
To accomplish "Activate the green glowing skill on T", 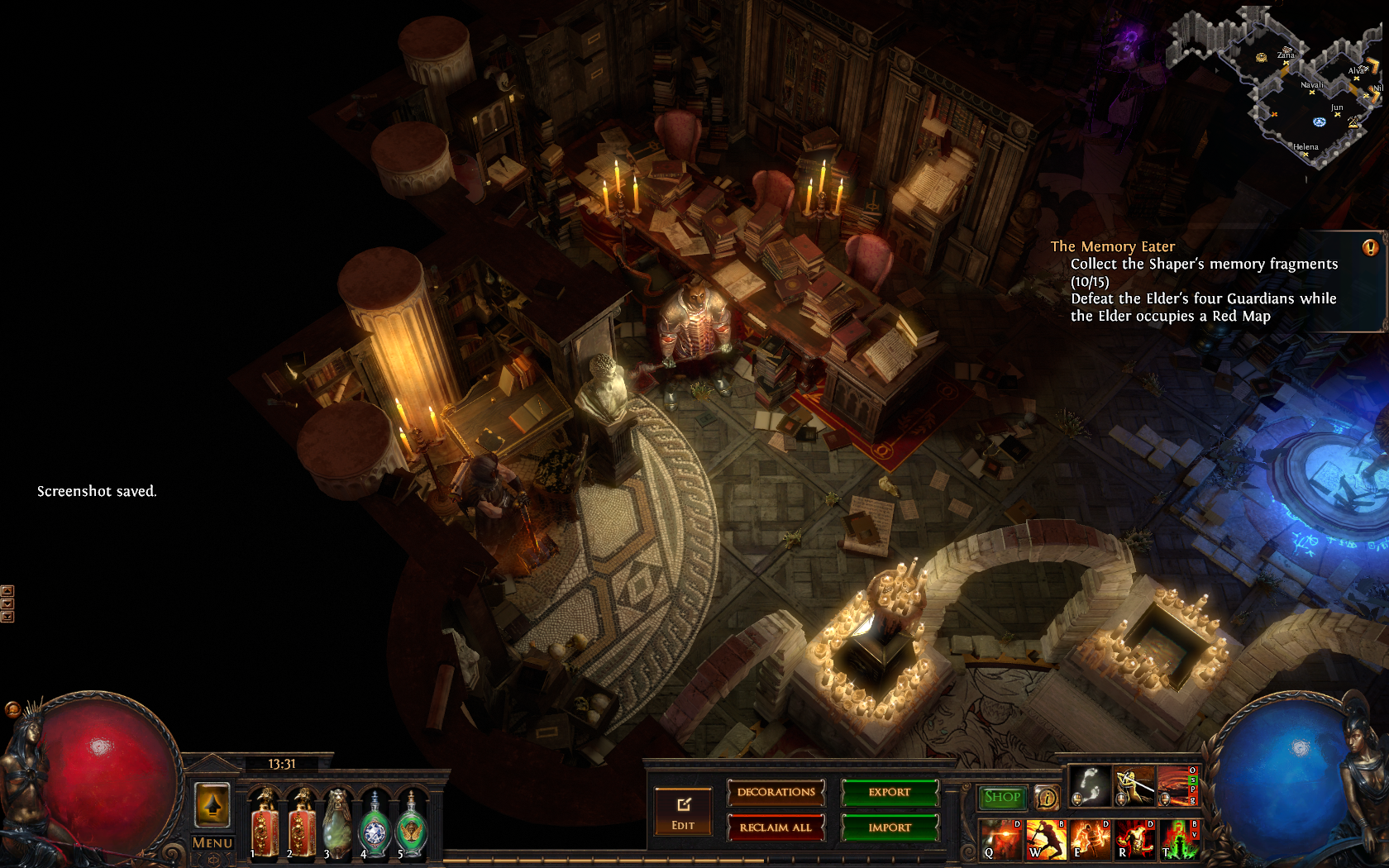I will (x=1179, y=839).
